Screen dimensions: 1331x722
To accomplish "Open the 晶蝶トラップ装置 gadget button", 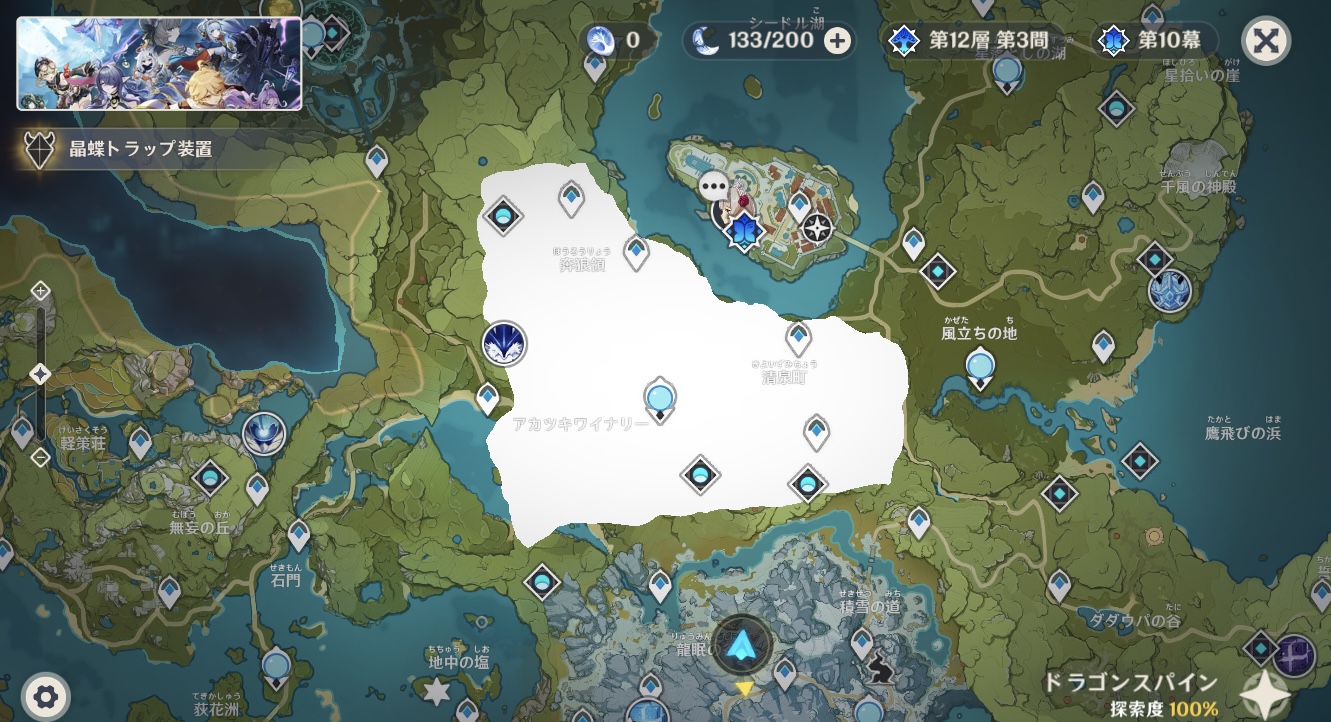I will (x=120, y=150).
